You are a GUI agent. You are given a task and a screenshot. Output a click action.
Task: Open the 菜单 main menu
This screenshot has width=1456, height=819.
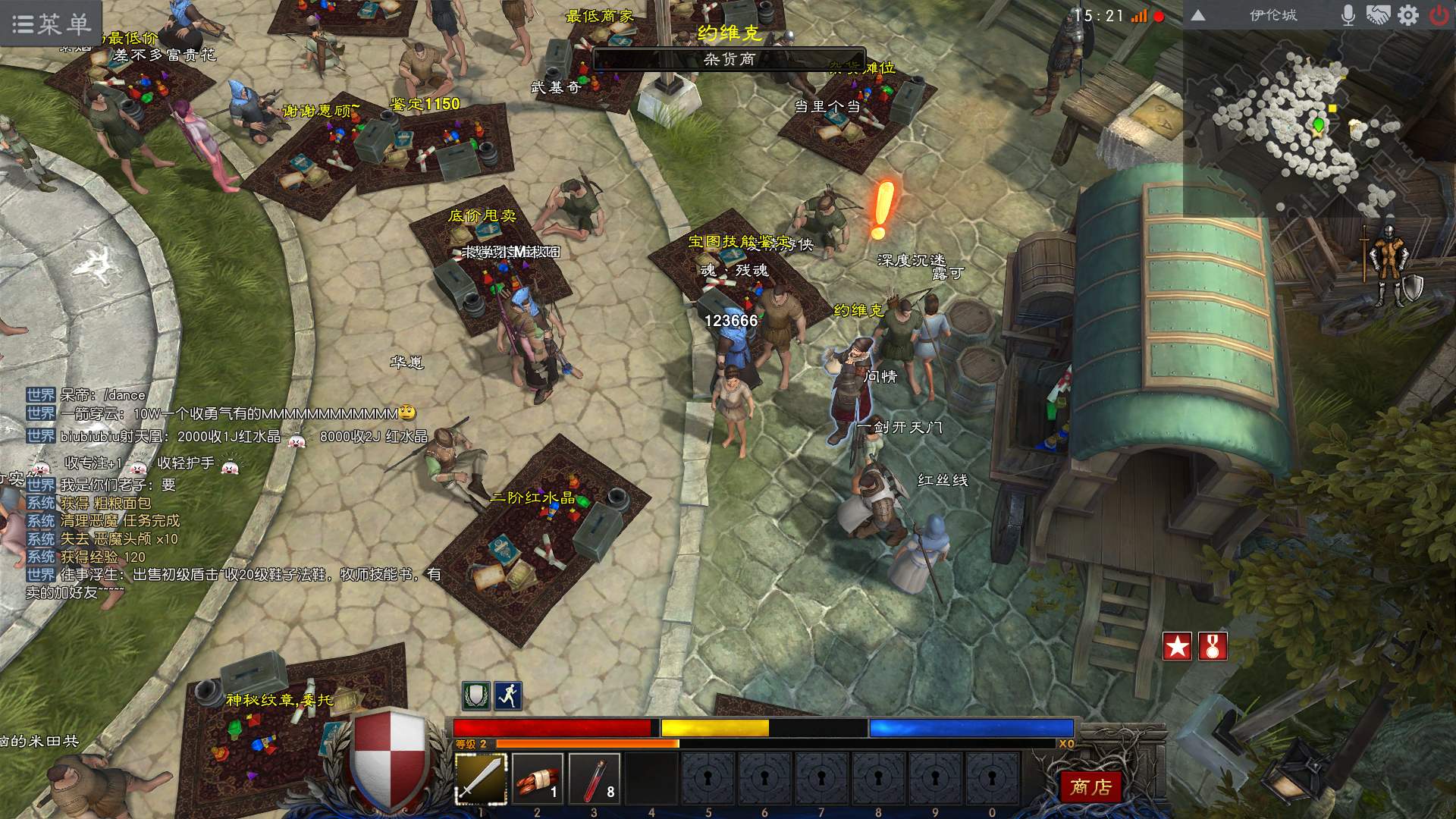[52, 24]
